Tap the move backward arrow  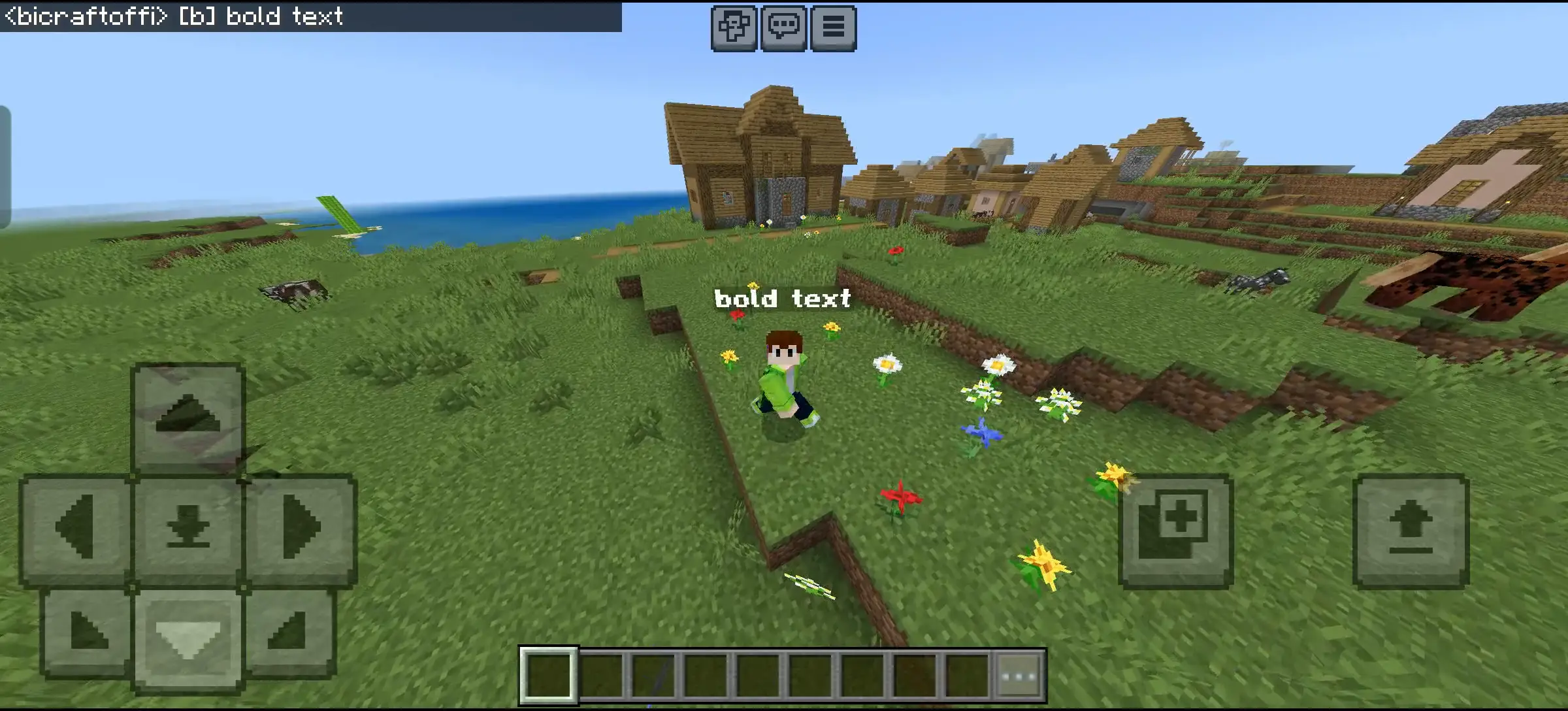188,638
